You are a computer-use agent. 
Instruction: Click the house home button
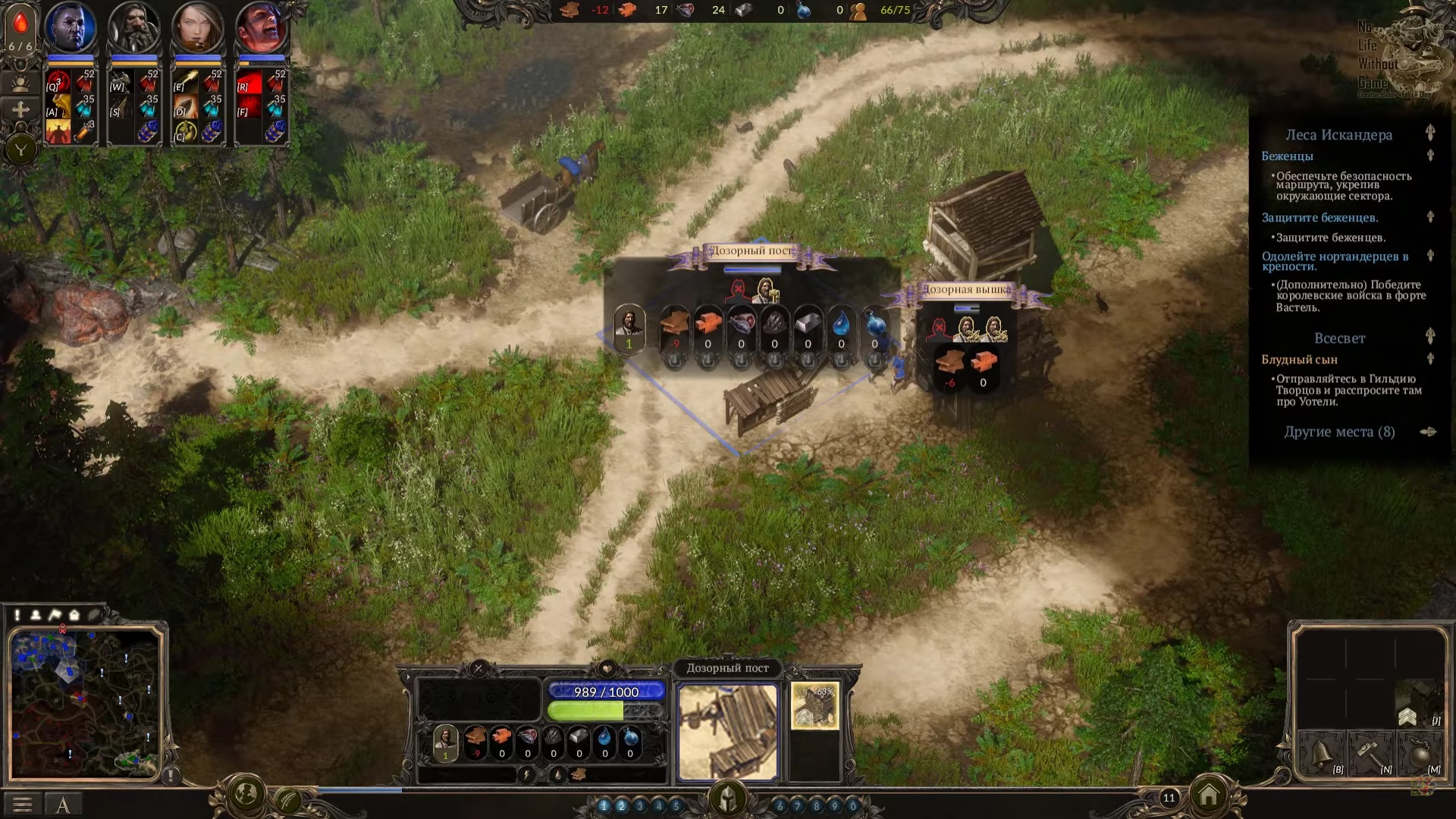[x=1209, y=795]
